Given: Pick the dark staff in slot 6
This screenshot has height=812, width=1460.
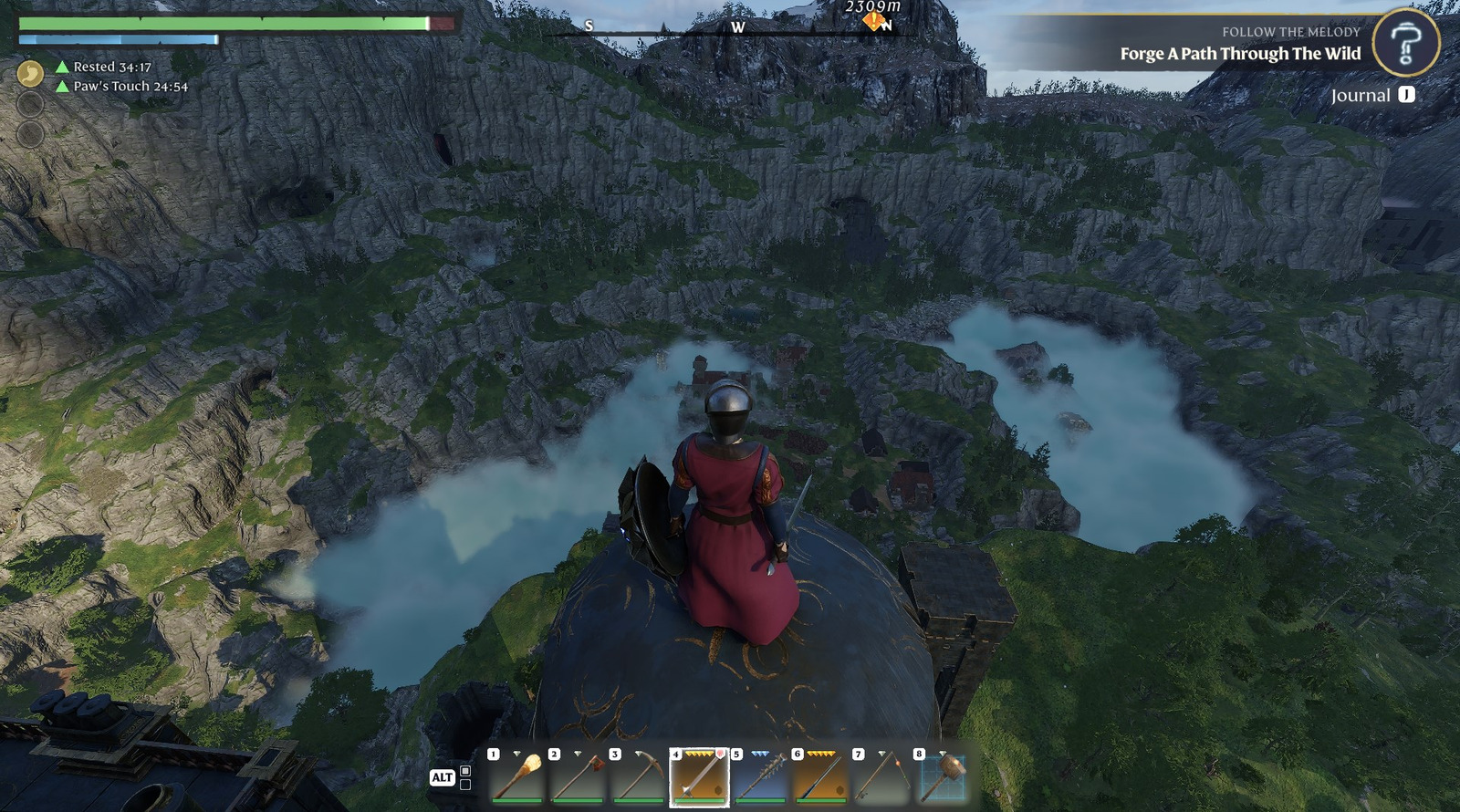Looking at the screenshot, I should 820,777.
